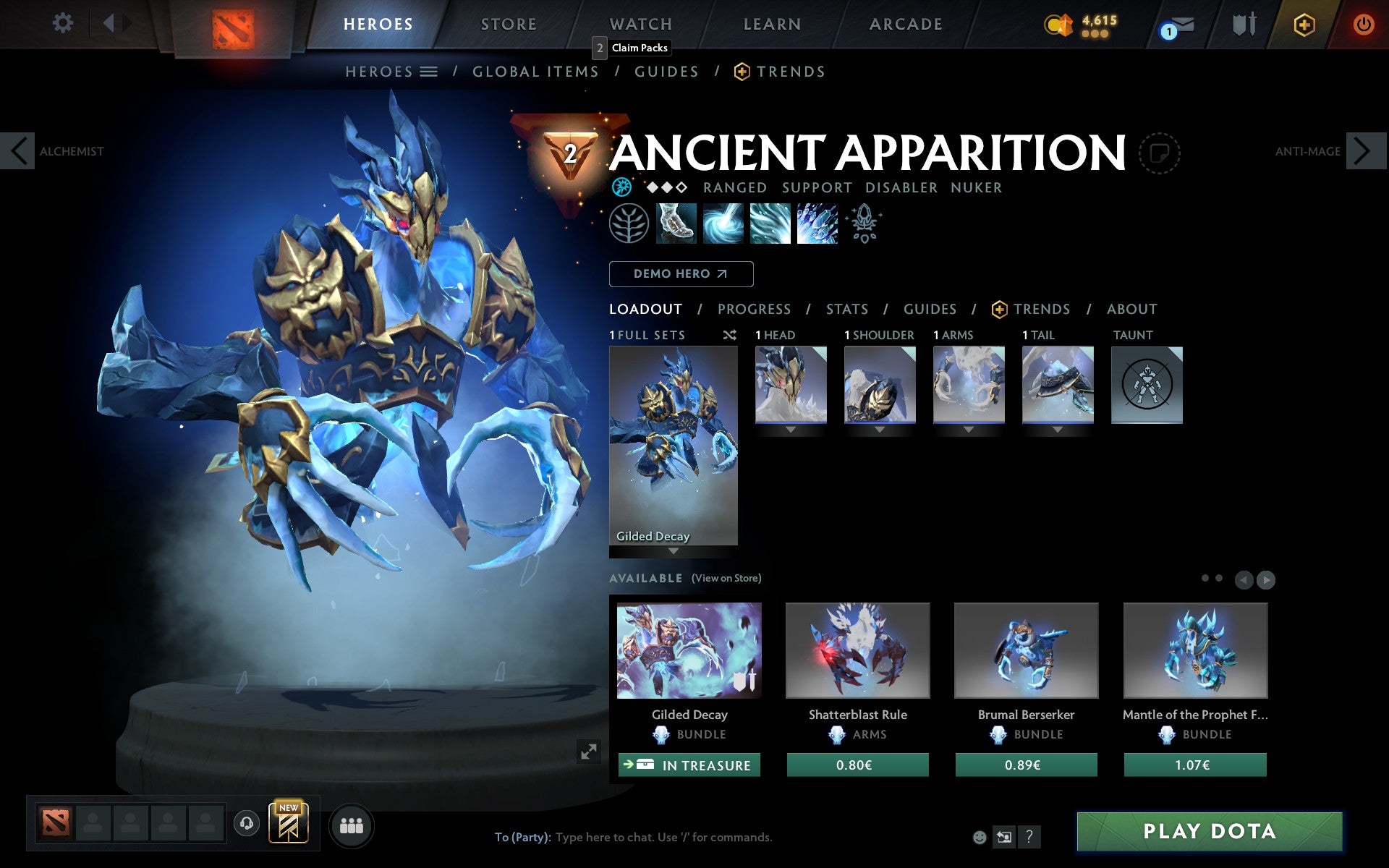
Task: Click the shuffle icon next to Full Sets
Action: pyautogui.click(x=729, y=335)
